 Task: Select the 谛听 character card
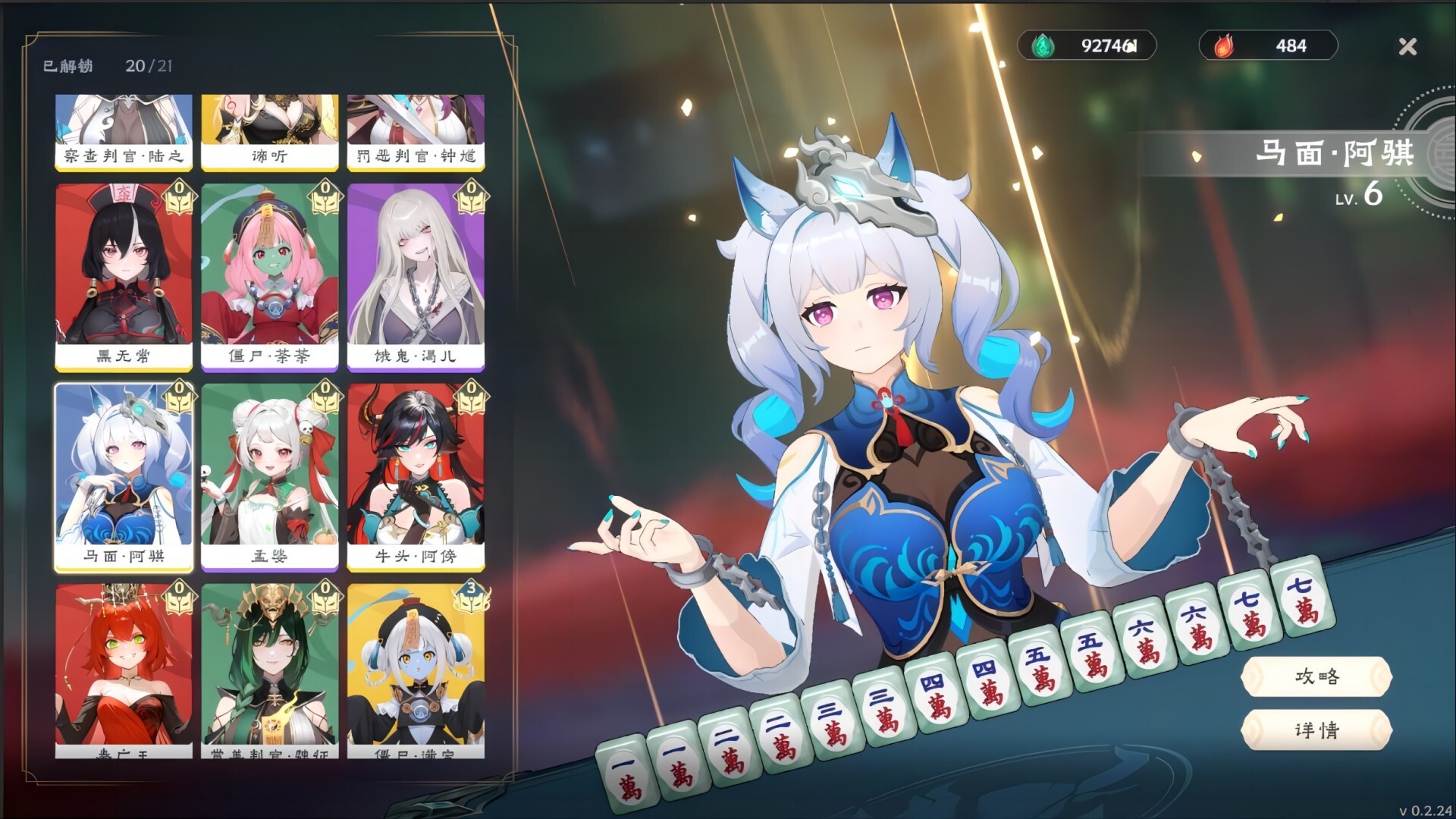pos(270,129)
